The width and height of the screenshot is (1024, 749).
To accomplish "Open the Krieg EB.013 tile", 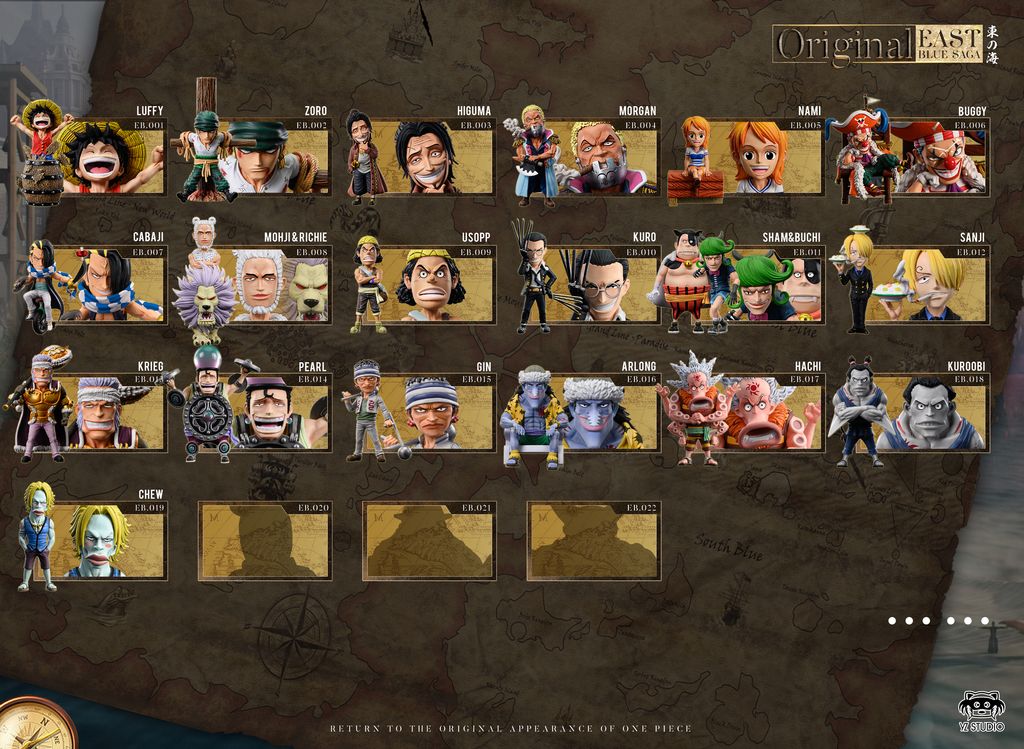I will [x=100, y=412].
